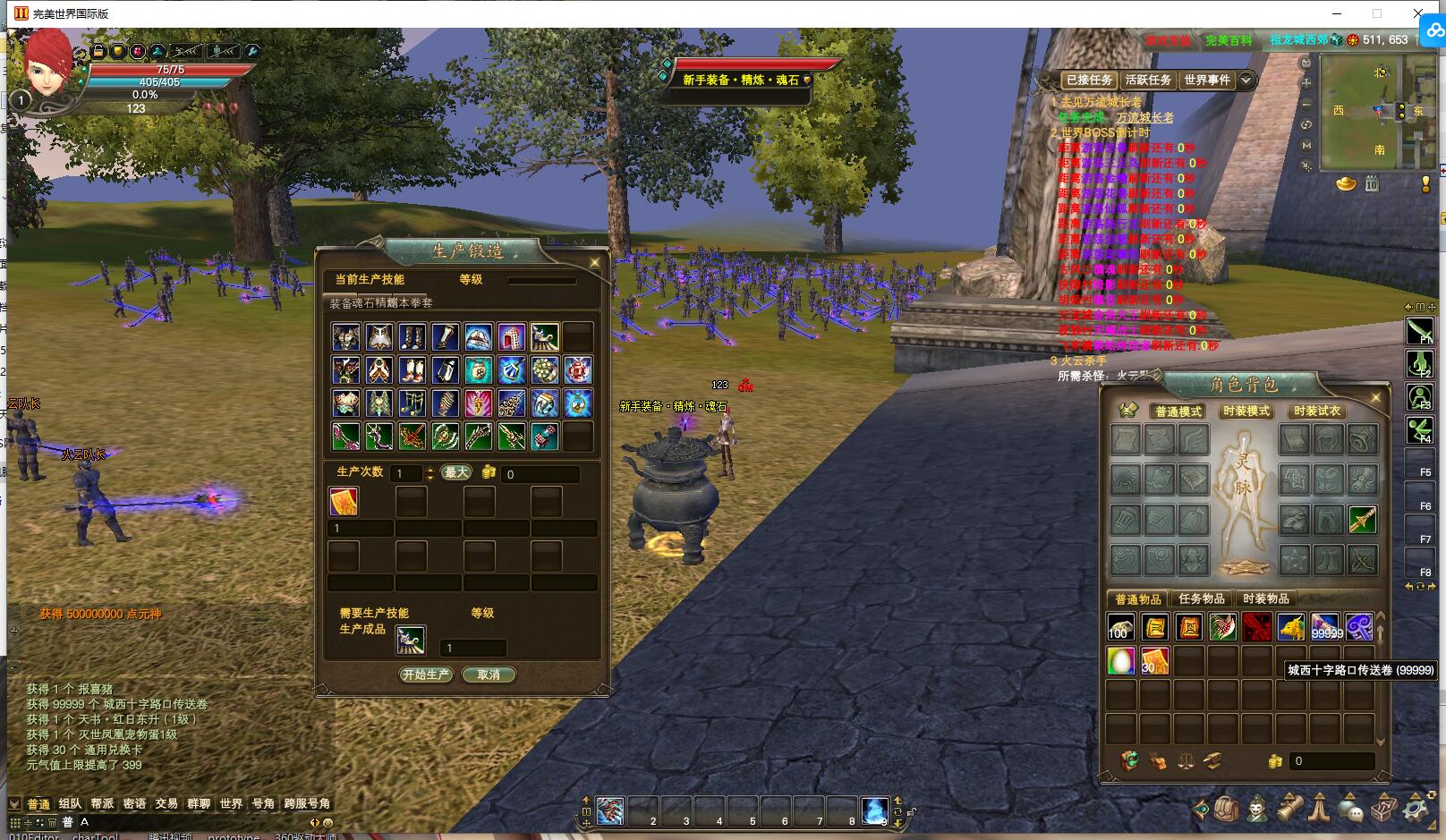Choose the 已接任务 tracker tab
The width and height of the screenshot is (1446, 840).
pyautogui.click(x=1089, y=80)
